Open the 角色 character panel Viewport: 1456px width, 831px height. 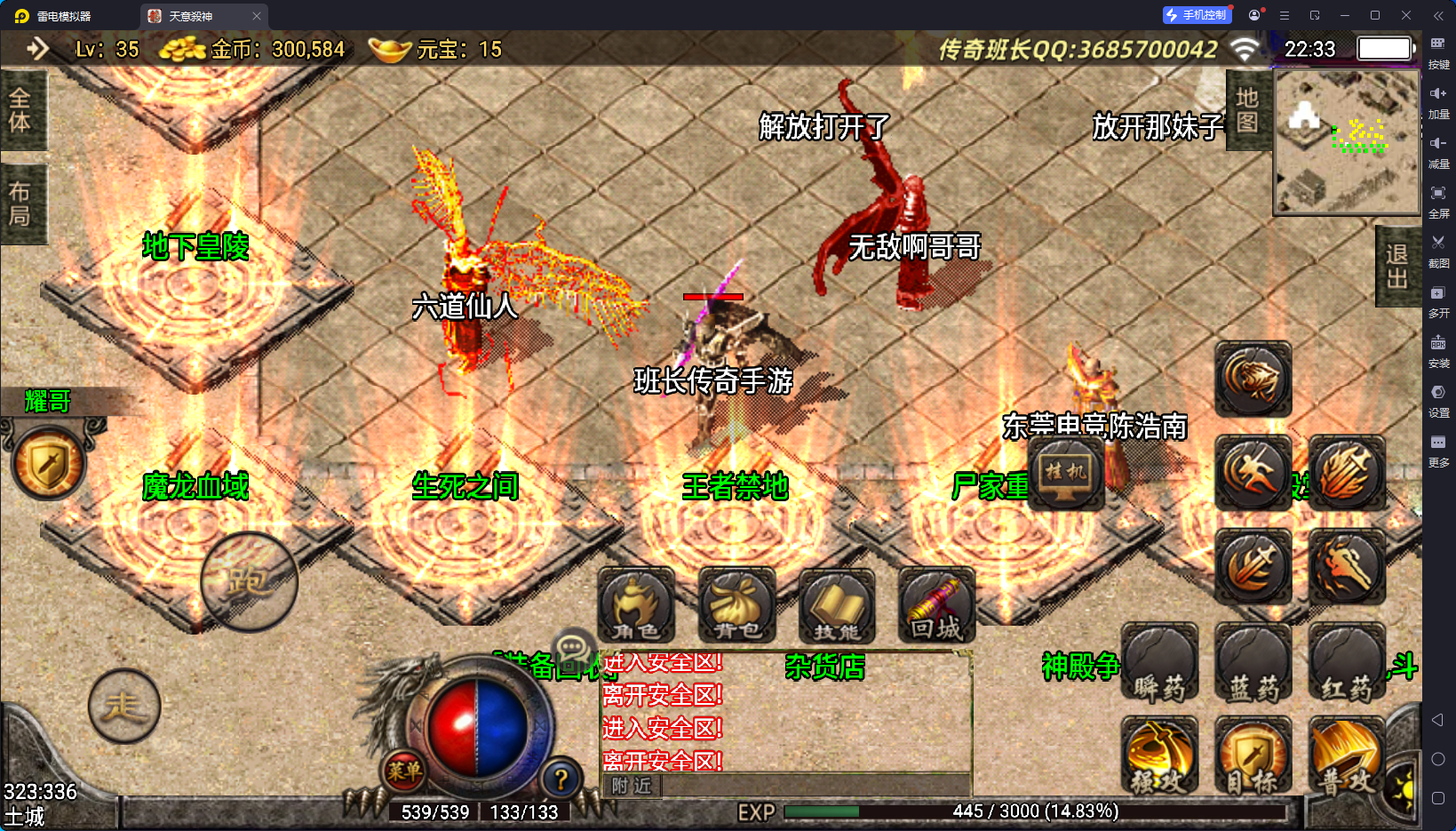[636, 606]
